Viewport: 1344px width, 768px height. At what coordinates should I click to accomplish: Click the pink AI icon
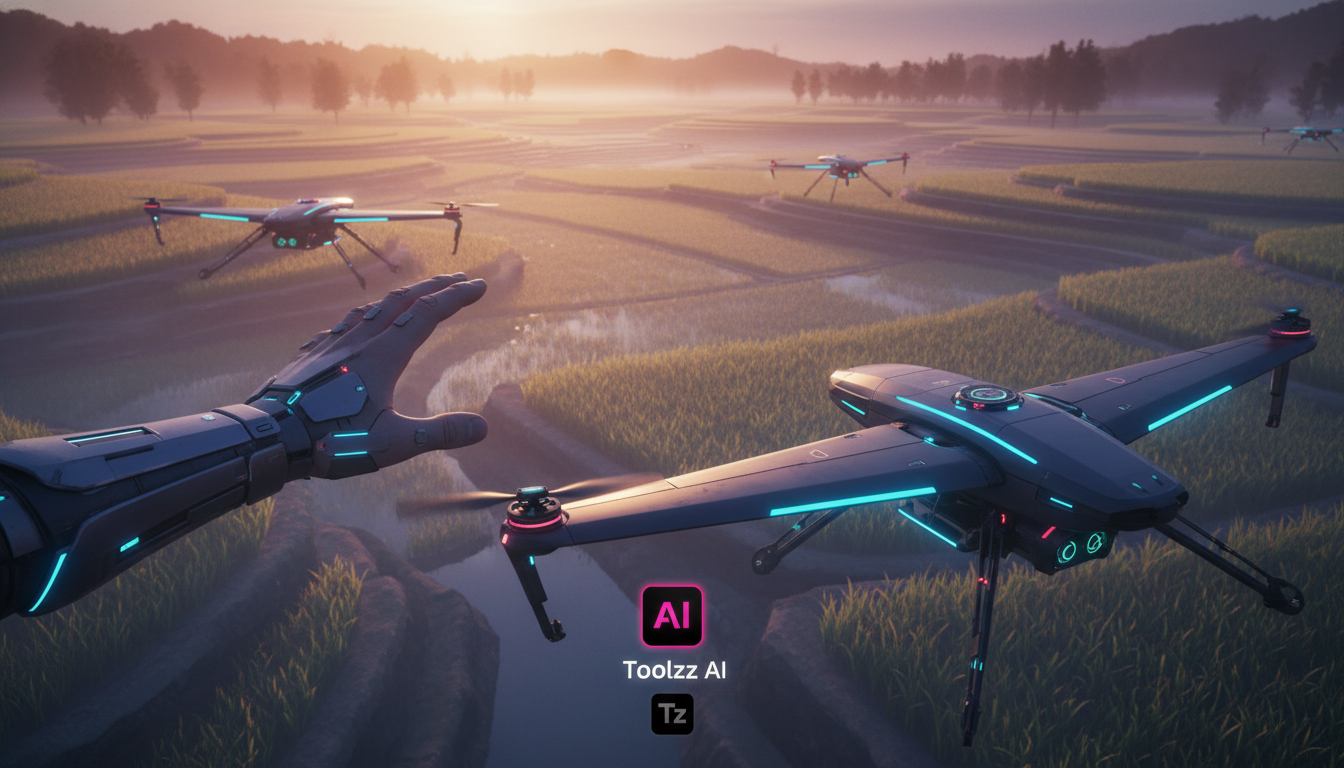point(672,616)
